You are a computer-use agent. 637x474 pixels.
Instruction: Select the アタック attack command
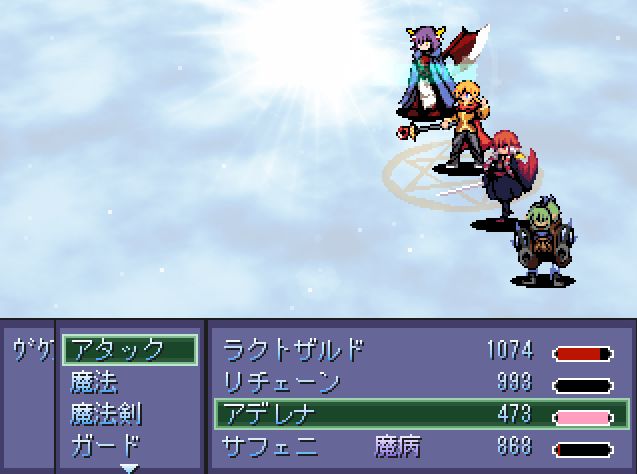click(129, 350)
